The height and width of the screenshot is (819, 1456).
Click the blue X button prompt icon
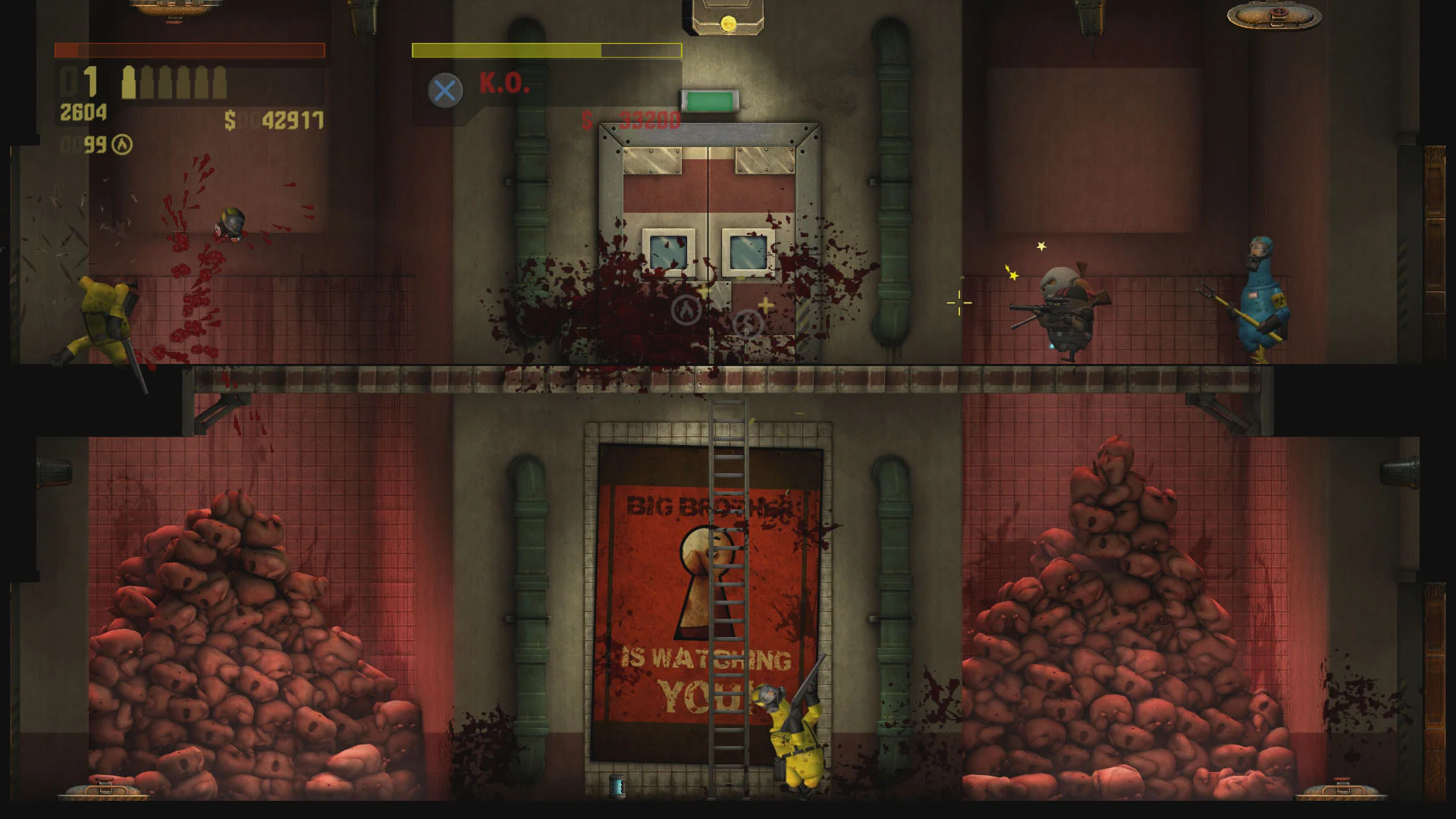pos(444,90)
